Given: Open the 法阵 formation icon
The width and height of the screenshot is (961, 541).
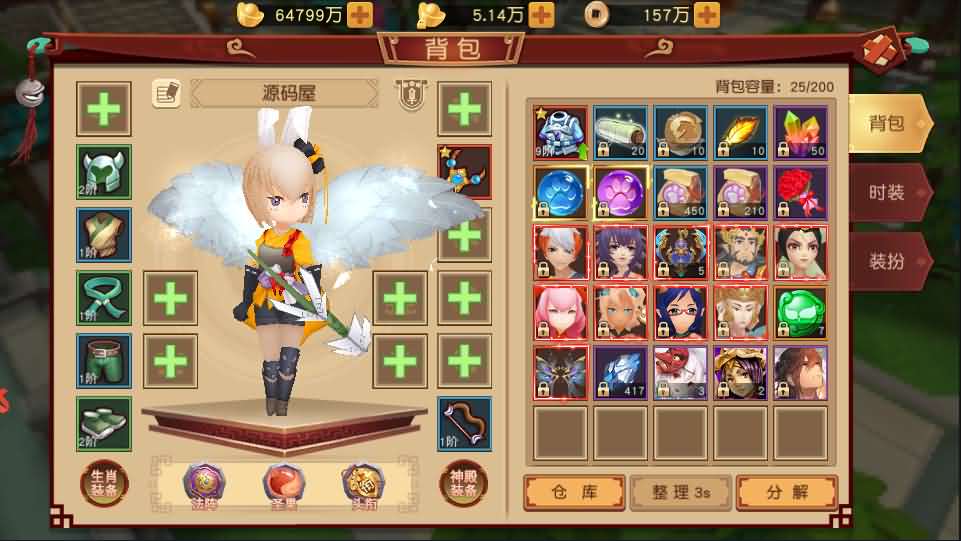Looking at the screenshot, I should 203,484.
